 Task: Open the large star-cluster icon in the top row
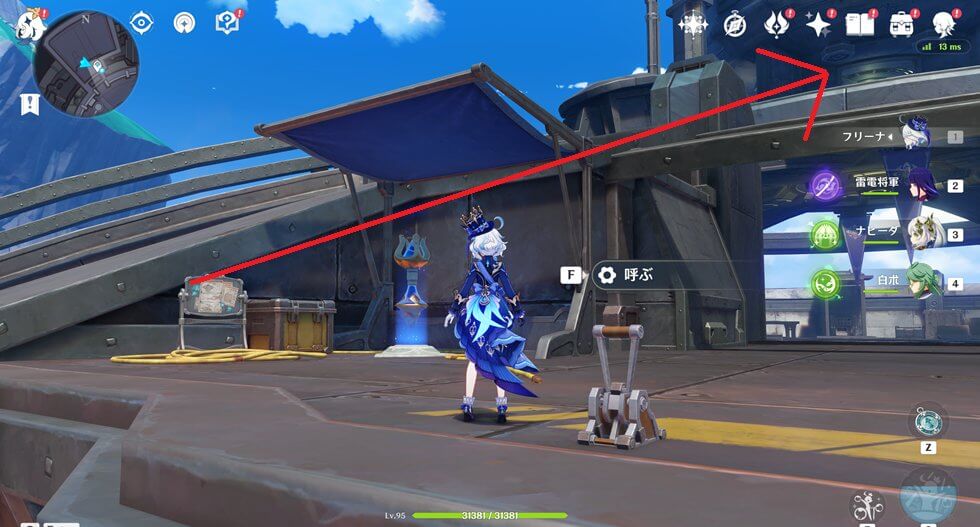pos(692,25)
